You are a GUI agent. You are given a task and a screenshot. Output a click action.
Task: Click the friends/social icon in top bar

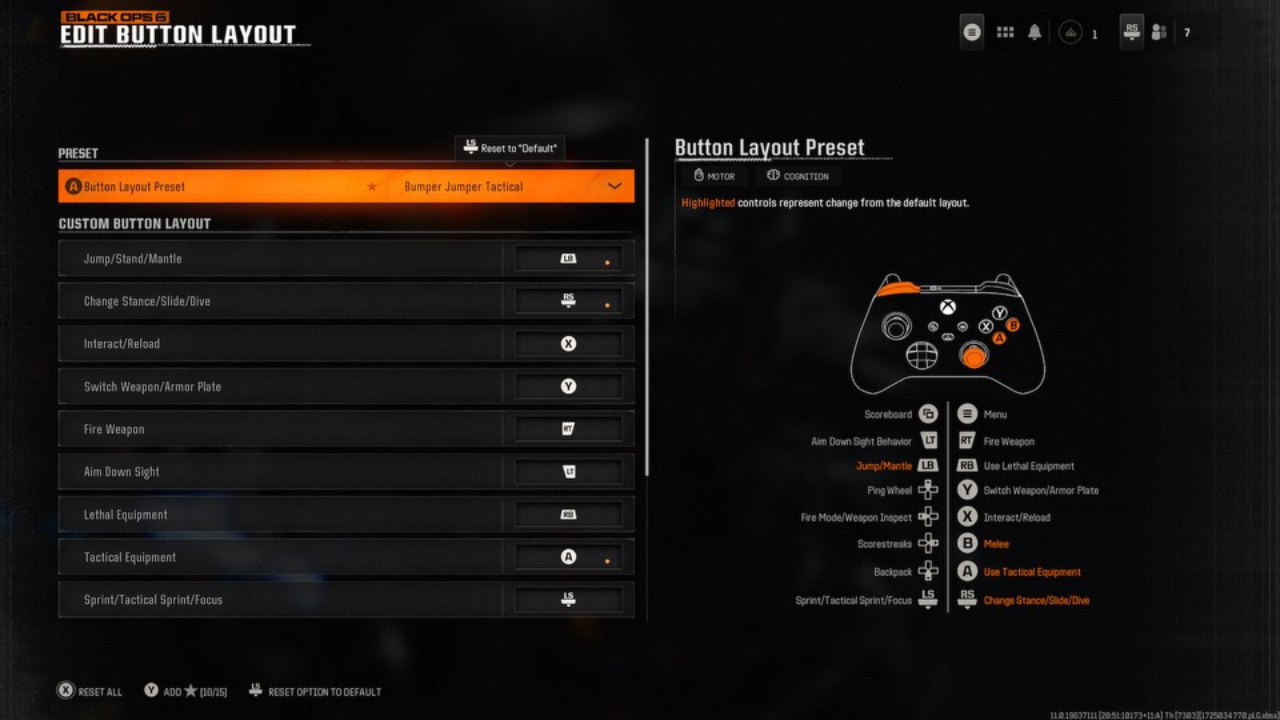coord(1158,32)
